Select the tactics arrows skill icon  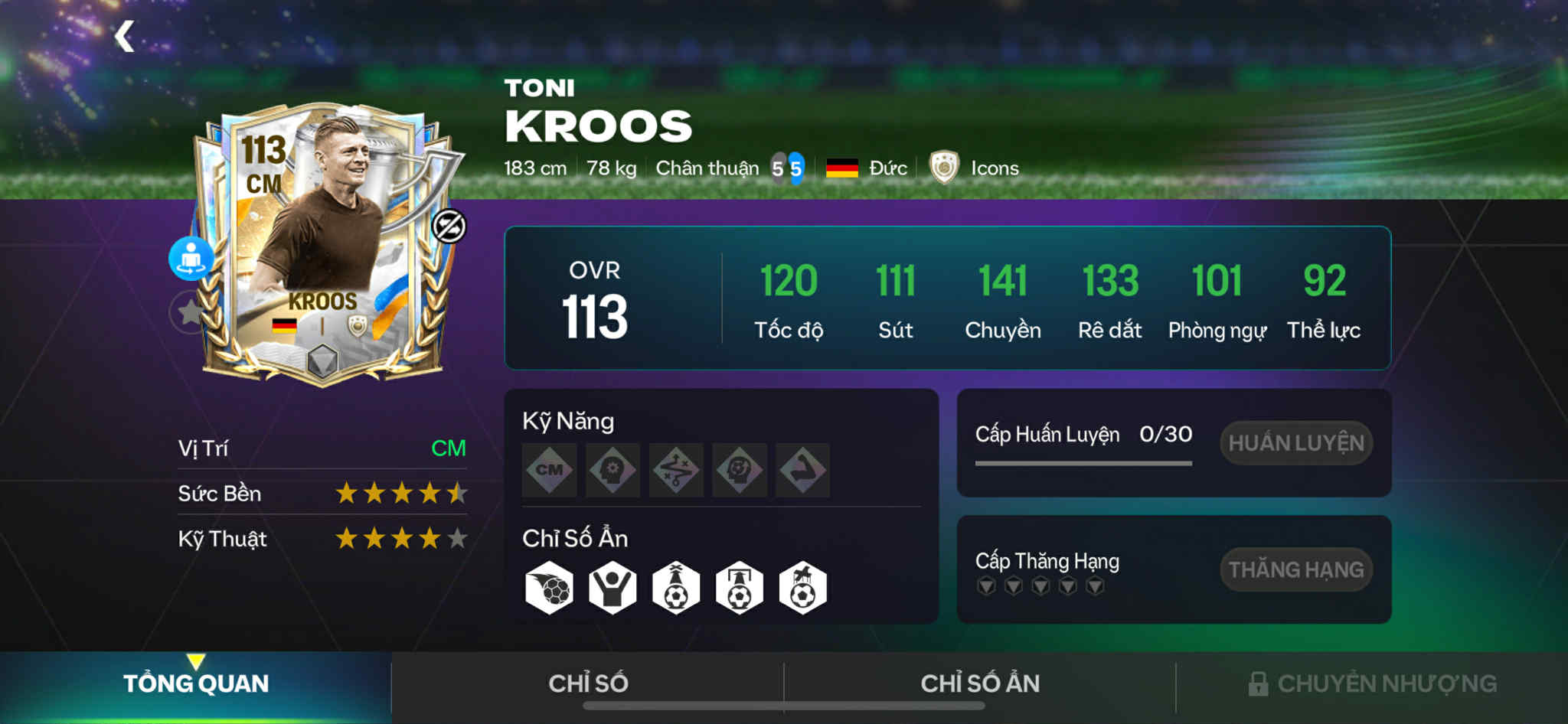pos(676,470)
